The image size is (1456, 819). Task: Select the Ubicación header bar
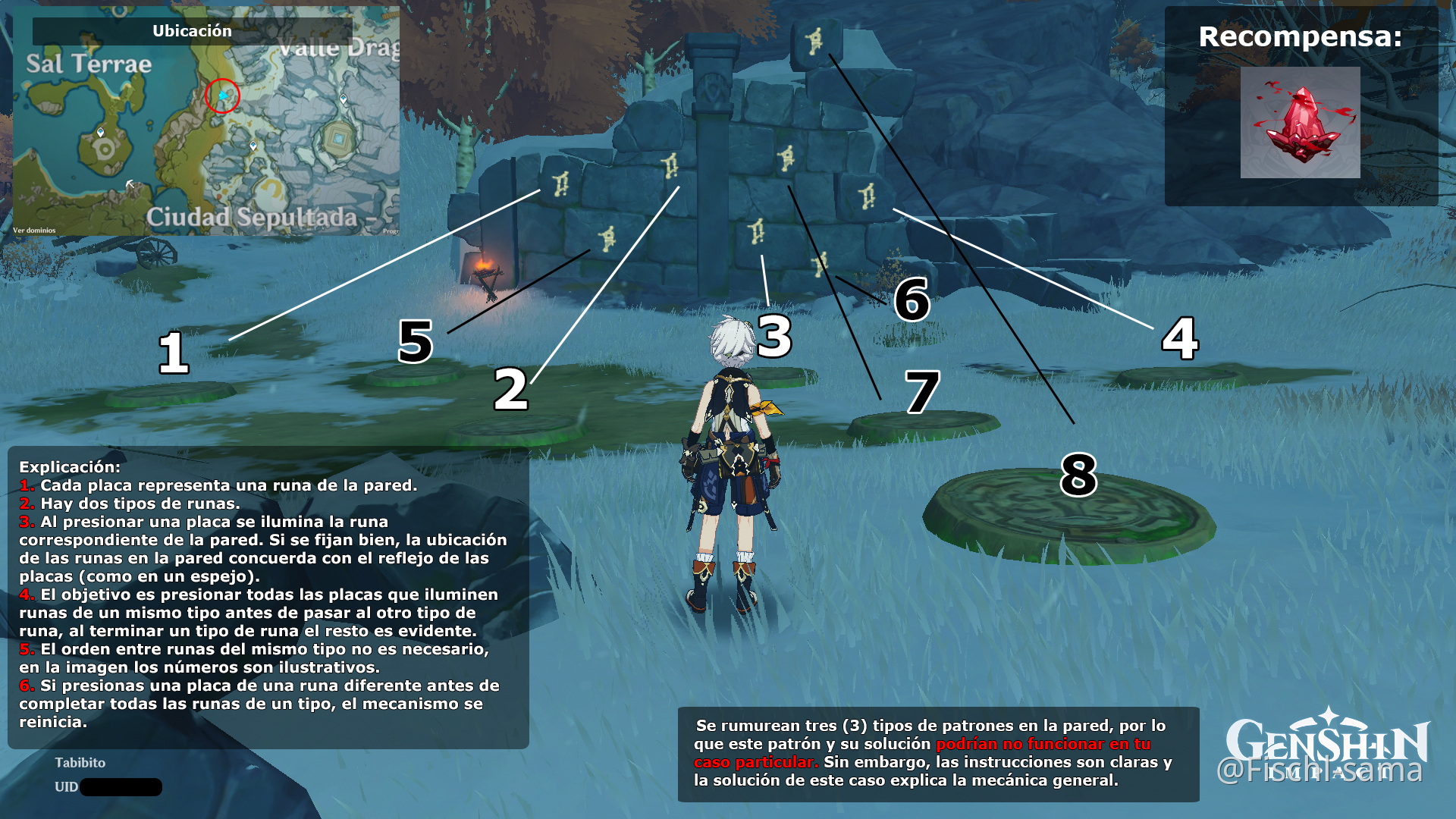pyautogui.click(x=193, y=32)
